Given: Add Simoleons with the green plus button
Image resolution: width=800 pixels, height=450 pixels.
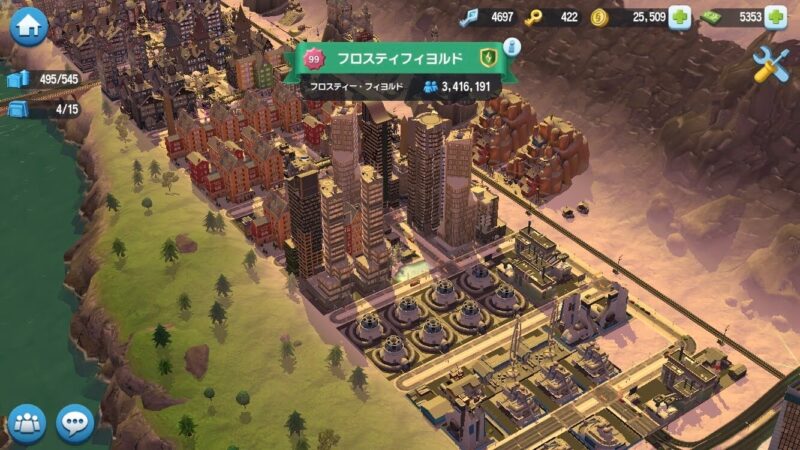Looking at the screenshot, I should click(x=679, y=17).
